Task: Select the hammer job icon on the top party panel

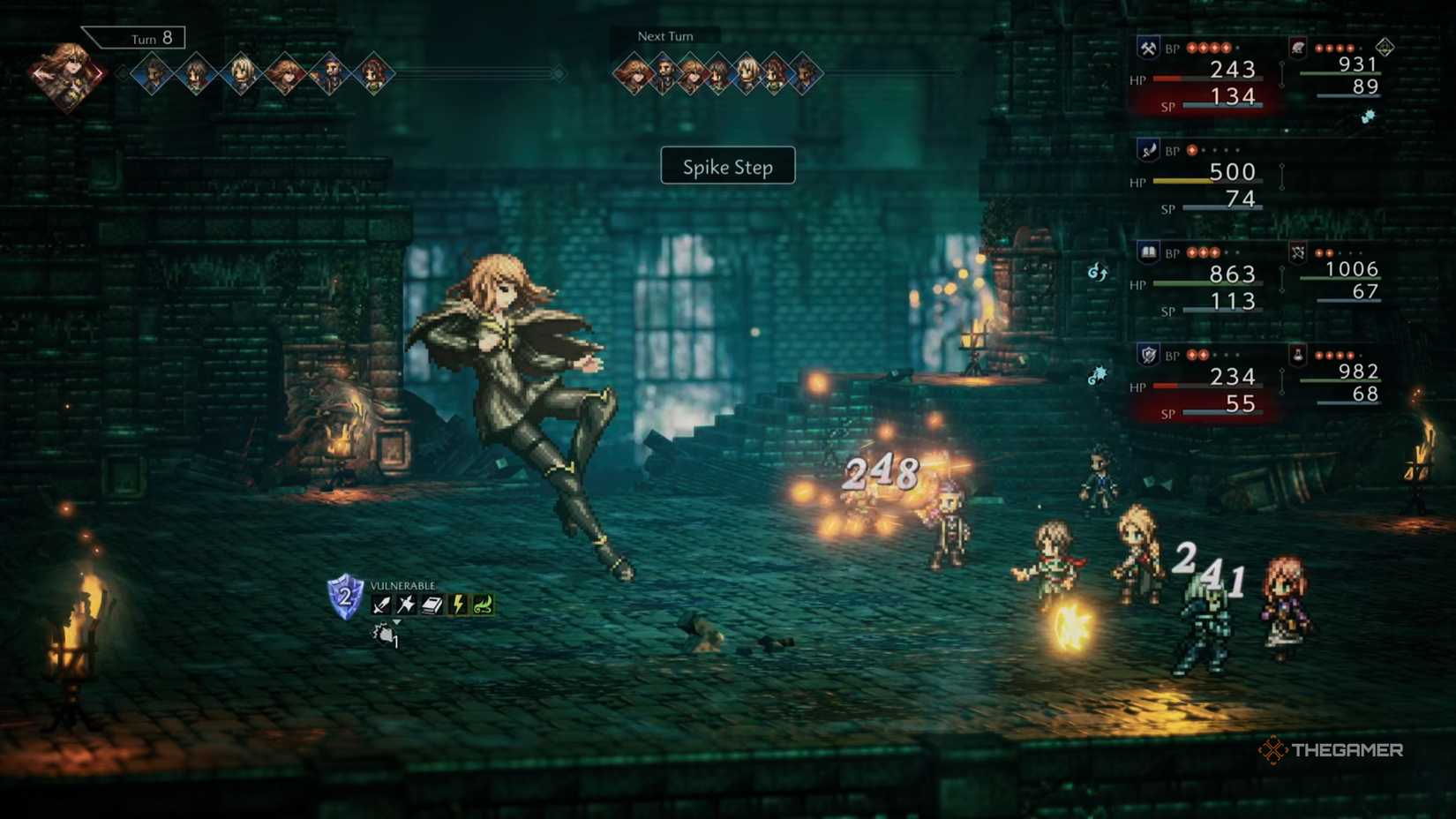Action: (1147, 46)
